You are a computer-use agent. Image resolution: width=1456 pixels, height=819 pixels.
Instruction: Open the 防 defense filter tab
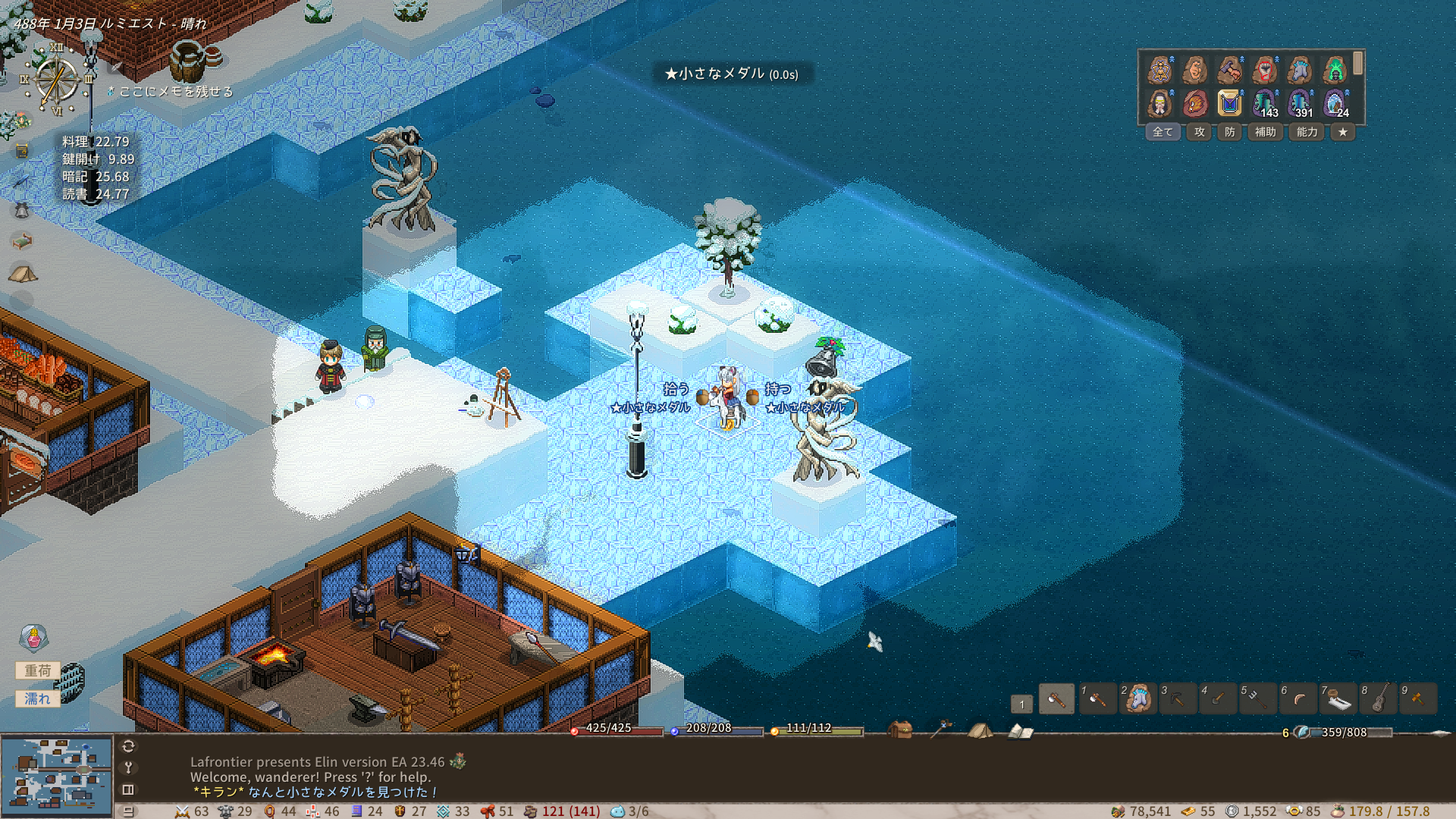[x=1229, y=132]
